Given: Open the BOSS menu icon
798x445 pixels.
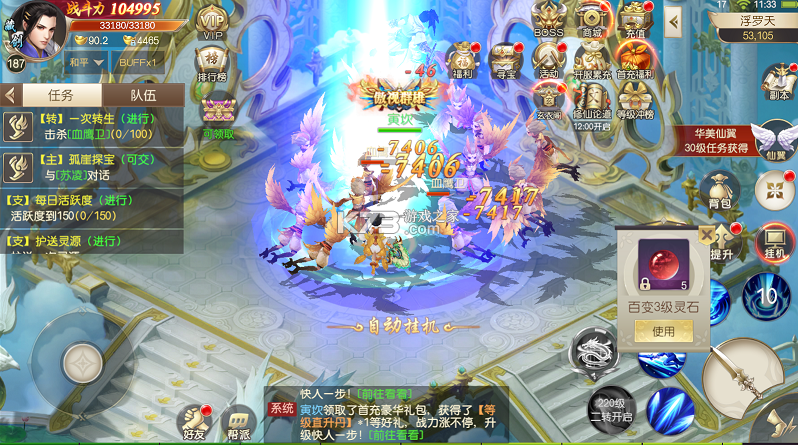Looking at the screenshot, I should click(x=548, y=19).
